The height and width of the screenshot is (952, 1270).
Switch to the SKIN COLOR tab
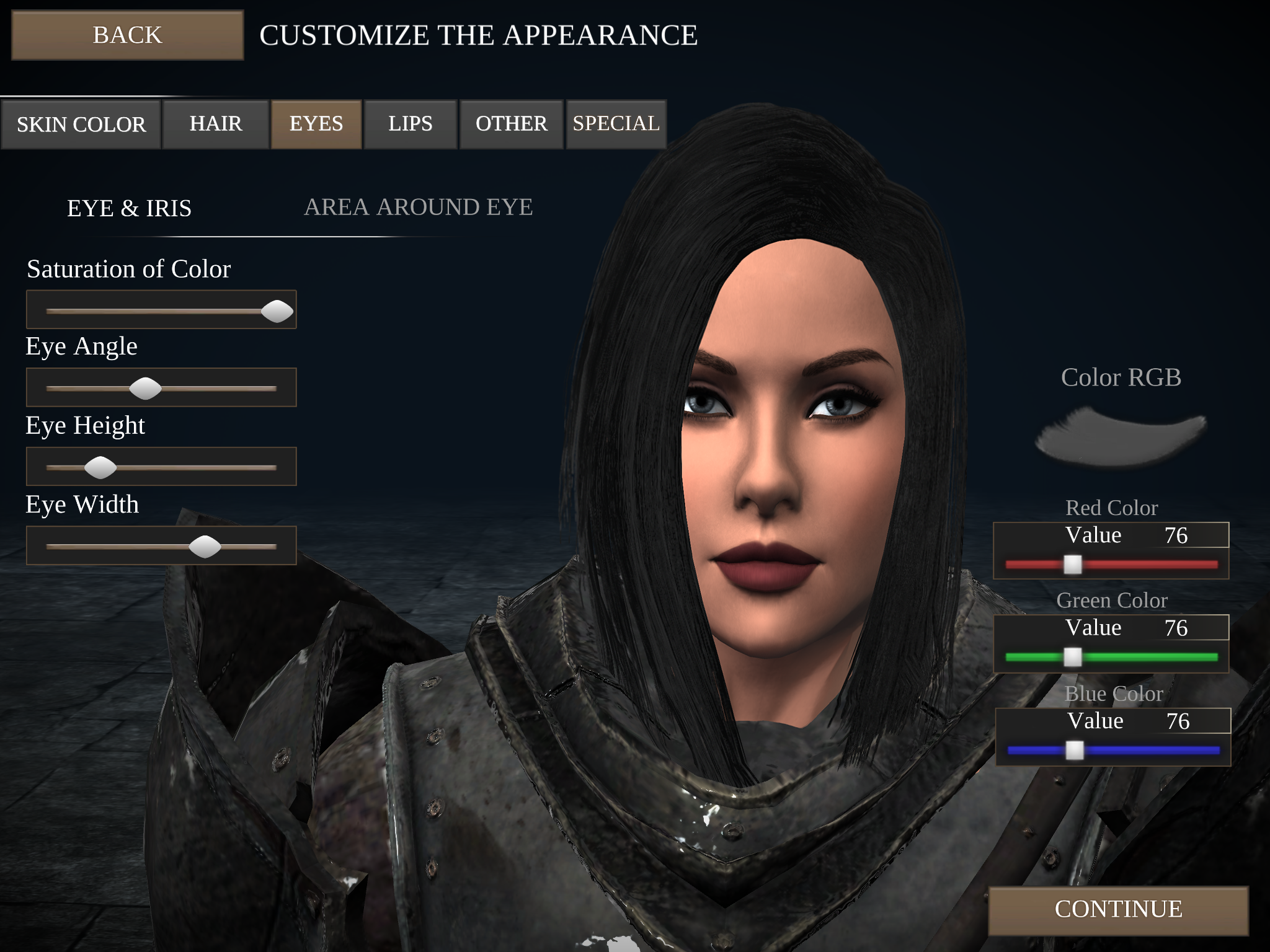point(81,123)
